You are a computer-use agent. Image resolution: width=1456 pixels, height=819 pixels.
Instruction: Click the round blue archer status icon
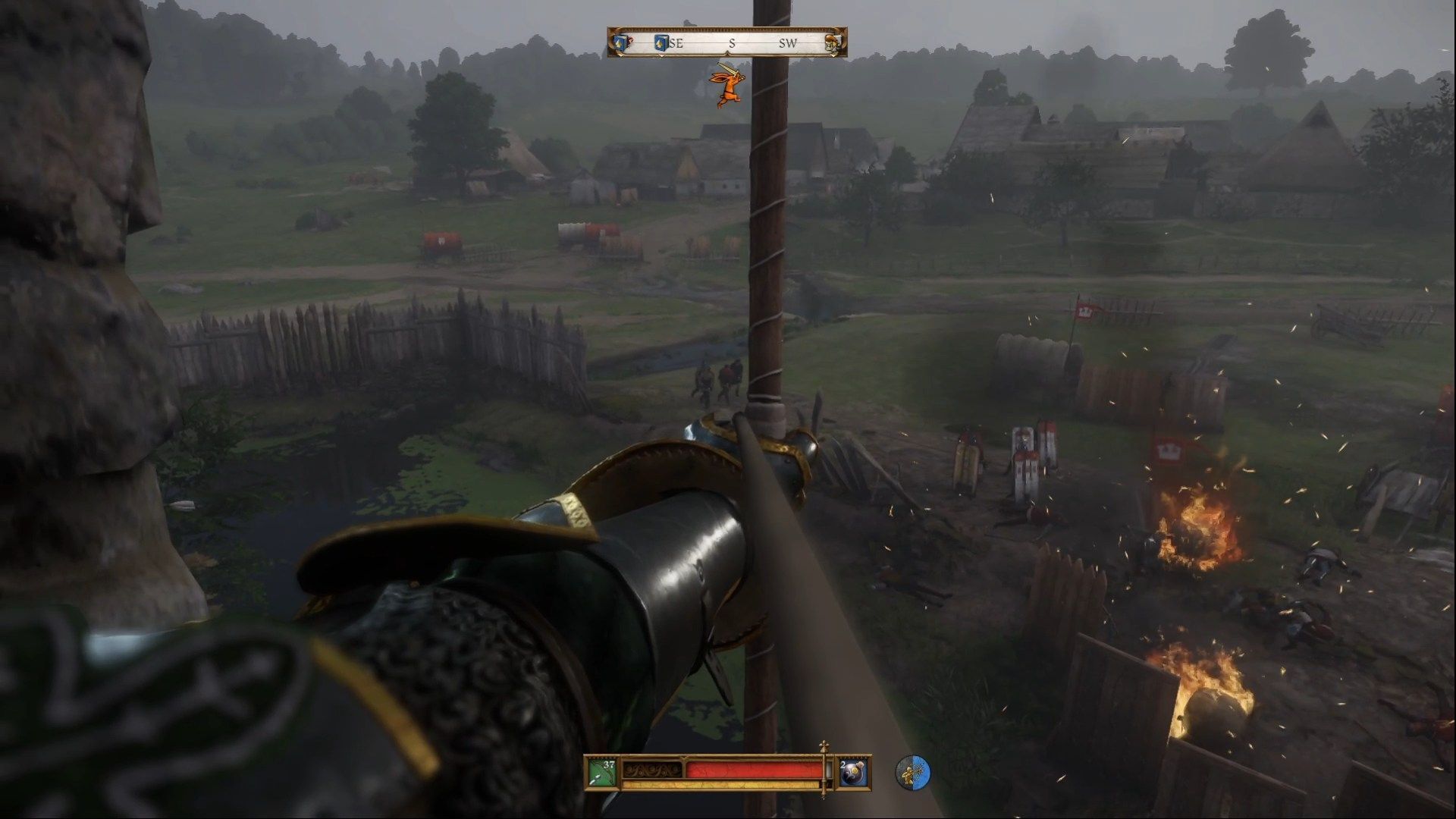click(x=912, y=773)
